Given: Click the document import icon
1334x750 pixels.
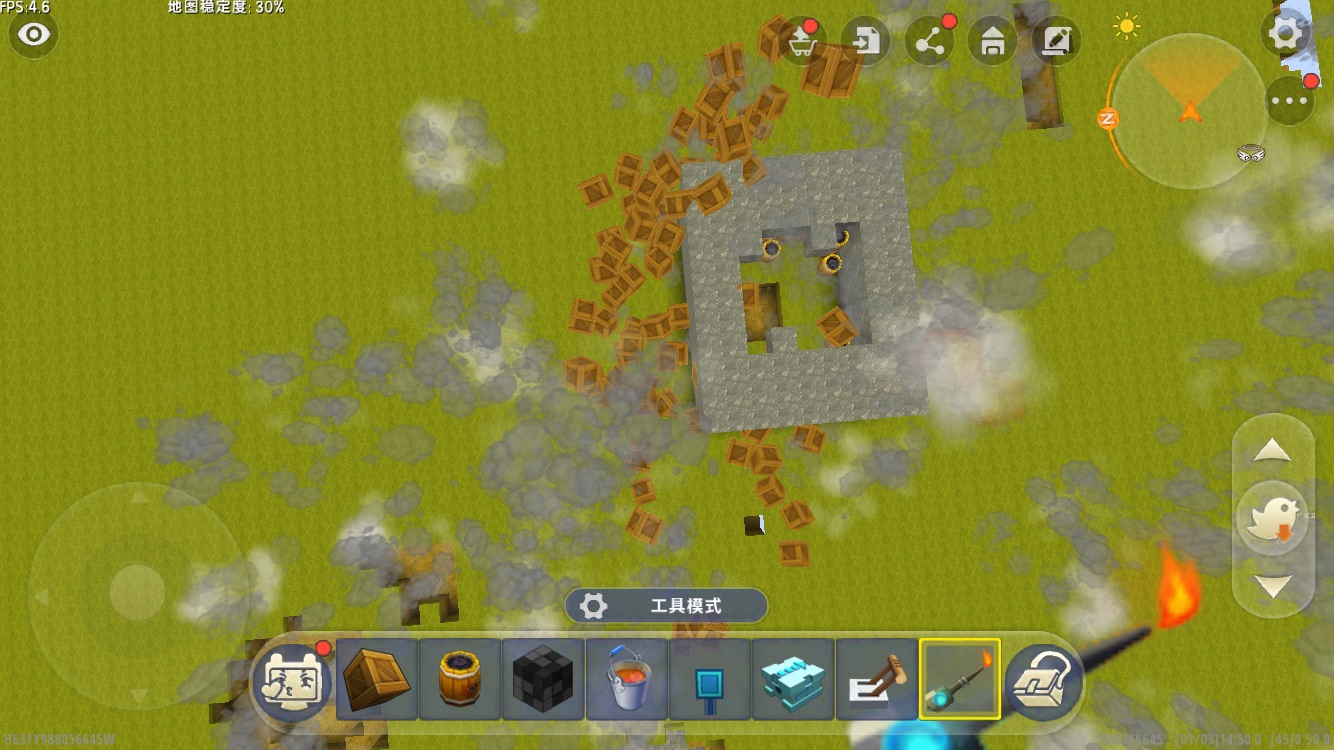Looking at the screenshot, I should click(x=866, y=42).
